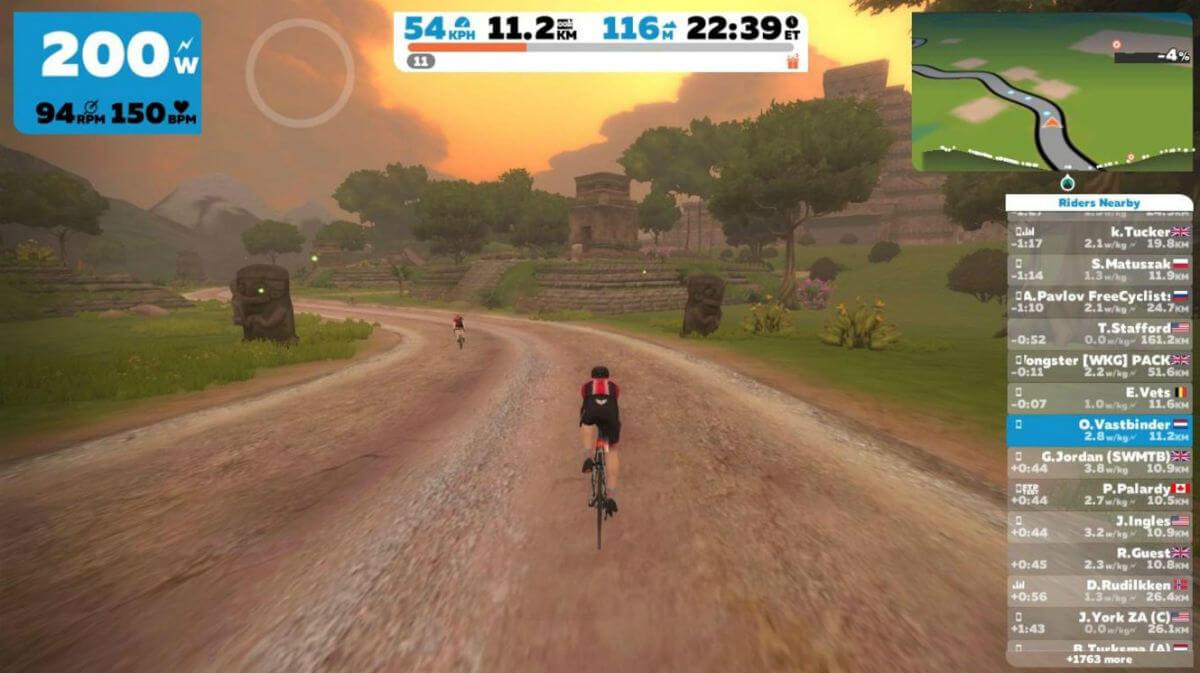Choose A.Pavlov FreeCyclist rider row
Viewport: 1200px width, 673px height.
click(x=1099, y=302)
